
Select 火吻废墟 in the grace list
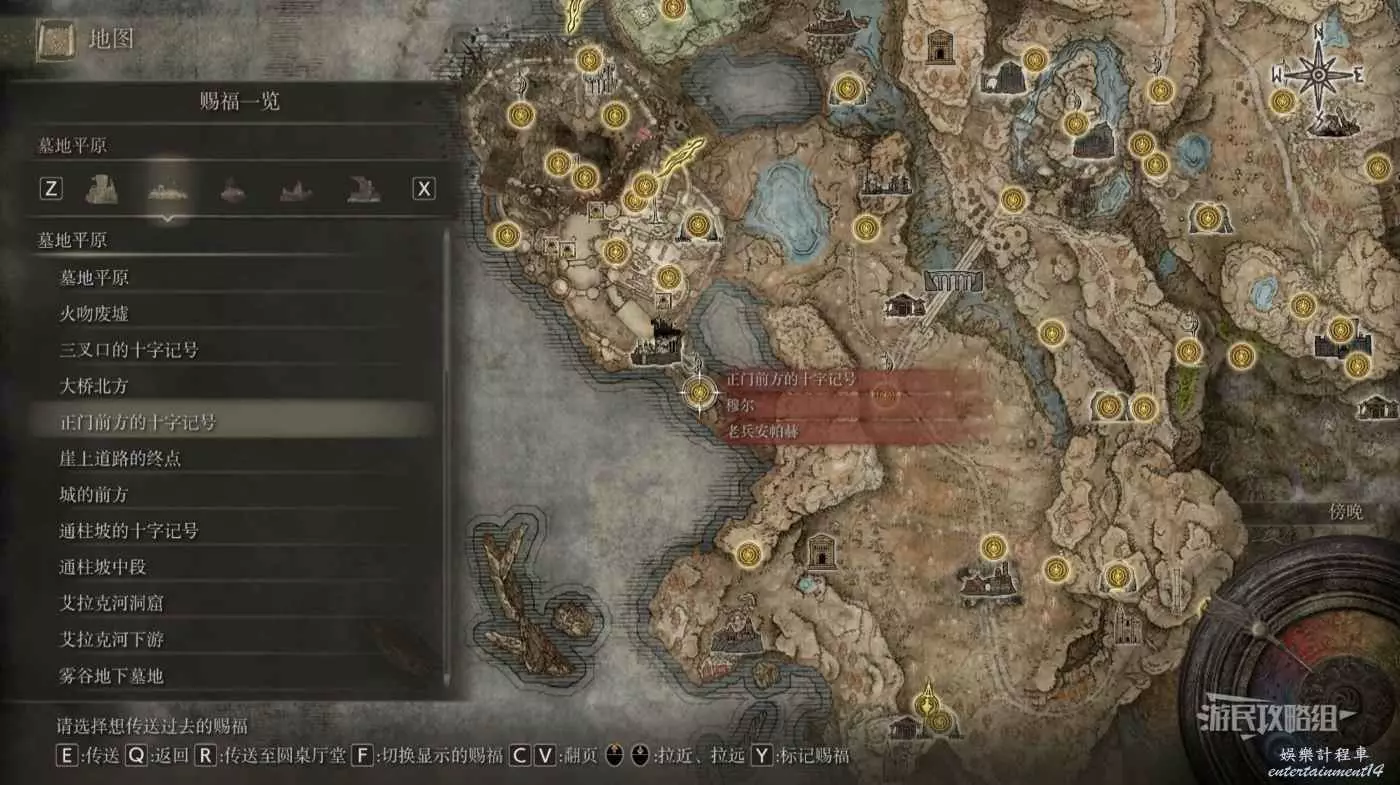[x=94, y=314]
